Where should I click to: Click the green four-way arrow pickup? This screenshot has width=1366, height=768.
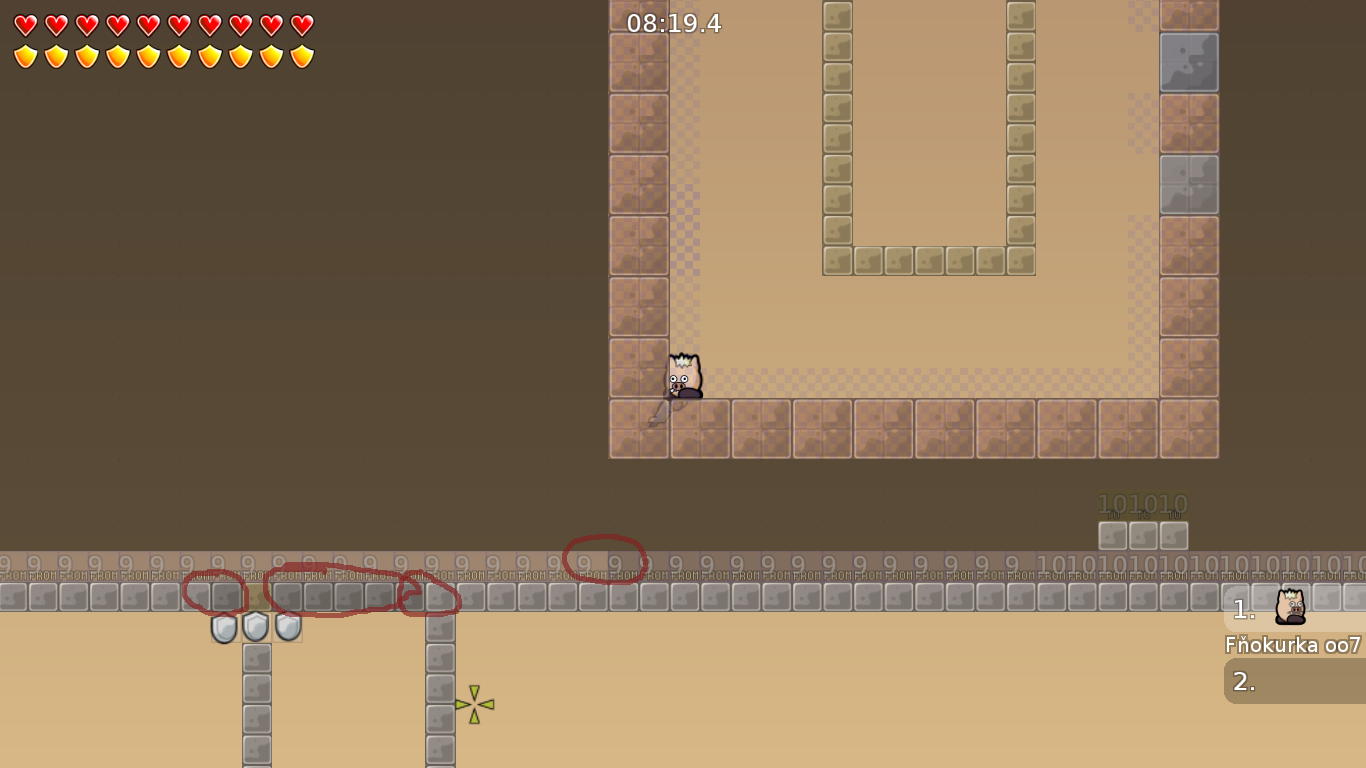pos(473,705)
